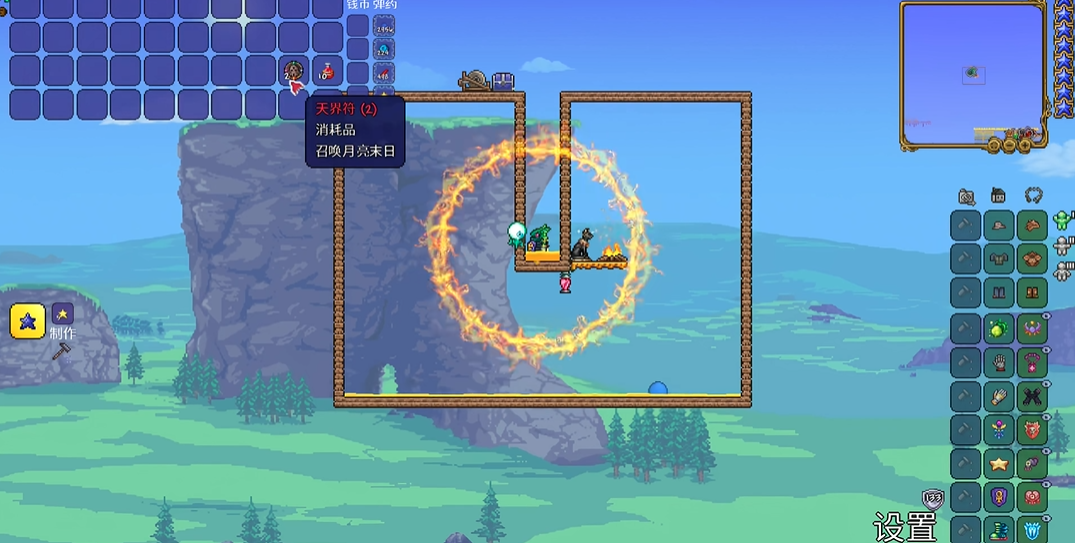Toggle the housing menu house icon

tap(998, 195)
